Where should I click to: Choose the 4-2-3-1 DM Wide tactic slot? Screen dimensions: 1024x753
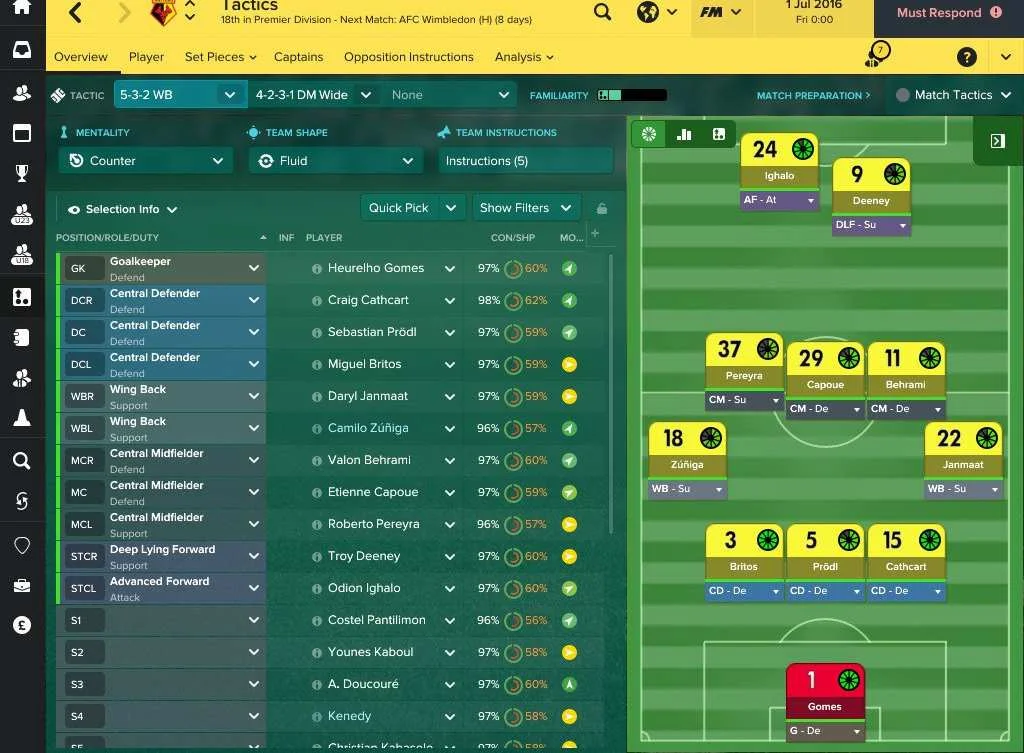[x=312, y=95]
